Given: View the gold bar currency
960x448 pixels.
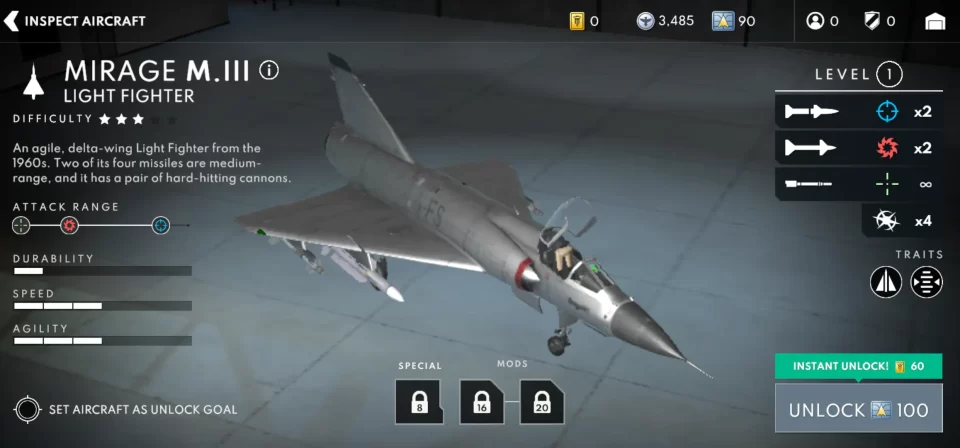Looking at the screenshot, I should [584, 21].
